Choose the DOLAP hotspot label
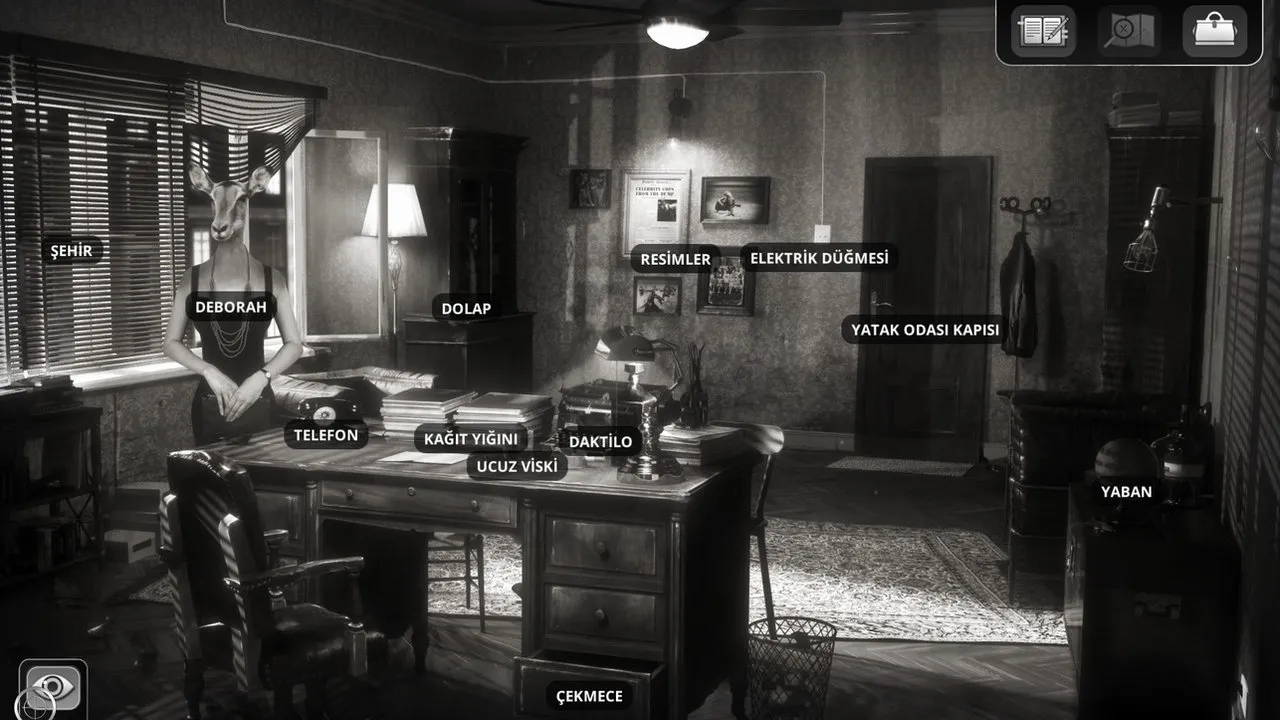 [467, 309]
